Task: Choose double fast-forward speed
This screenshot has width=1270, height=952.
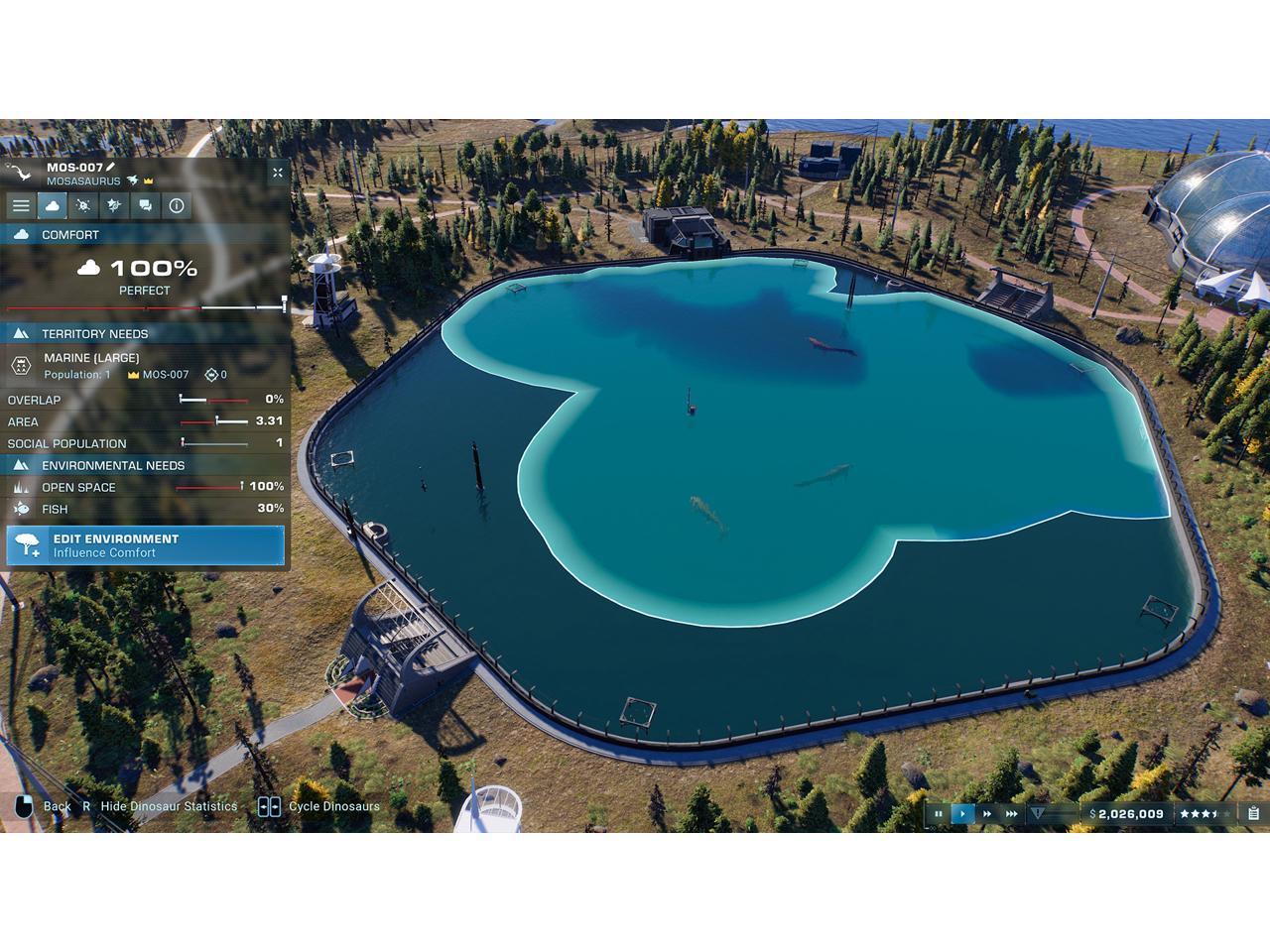Action: (x=987, y=814)
